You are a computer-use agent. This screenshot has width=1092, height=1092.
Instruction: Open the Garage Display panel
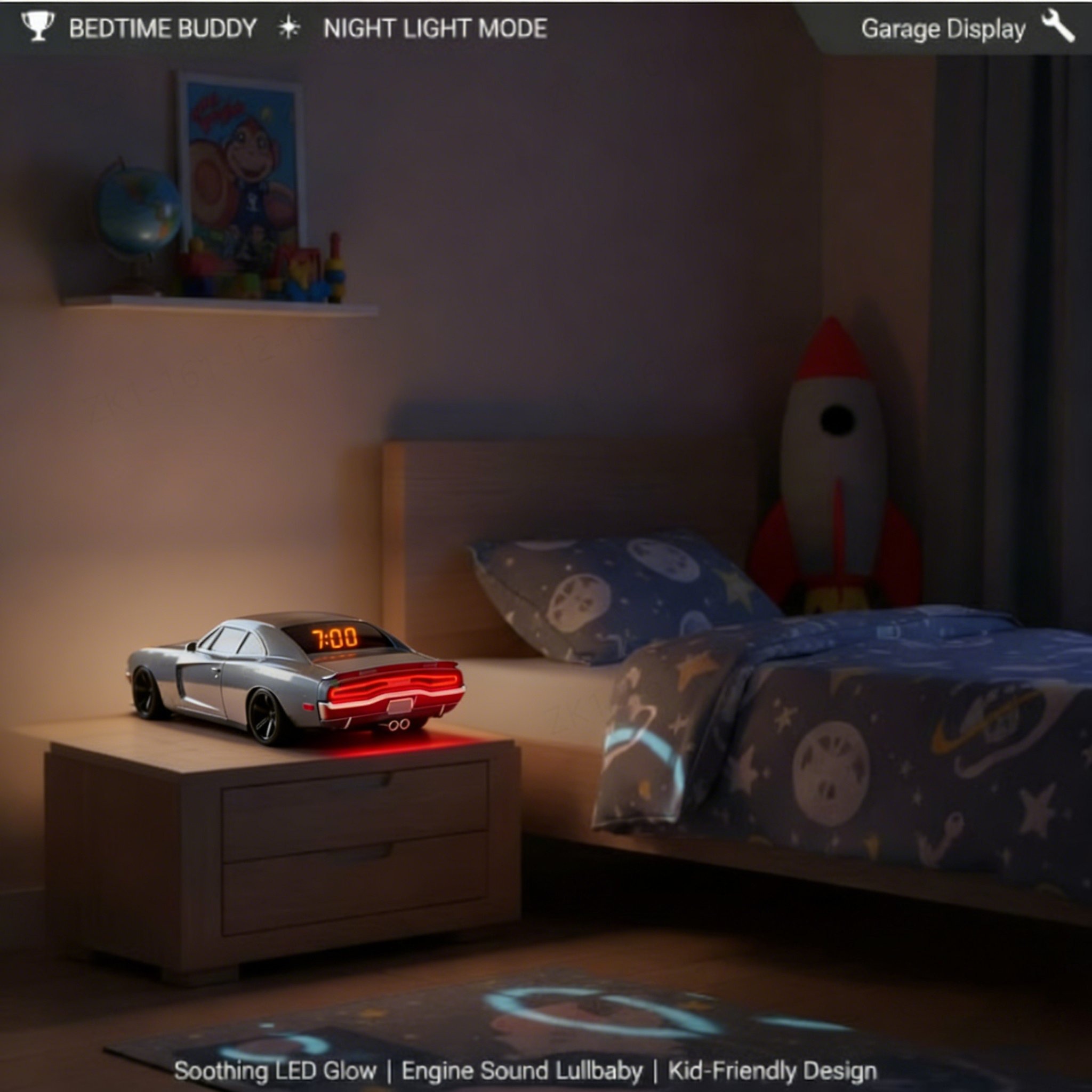click(943, 29)
